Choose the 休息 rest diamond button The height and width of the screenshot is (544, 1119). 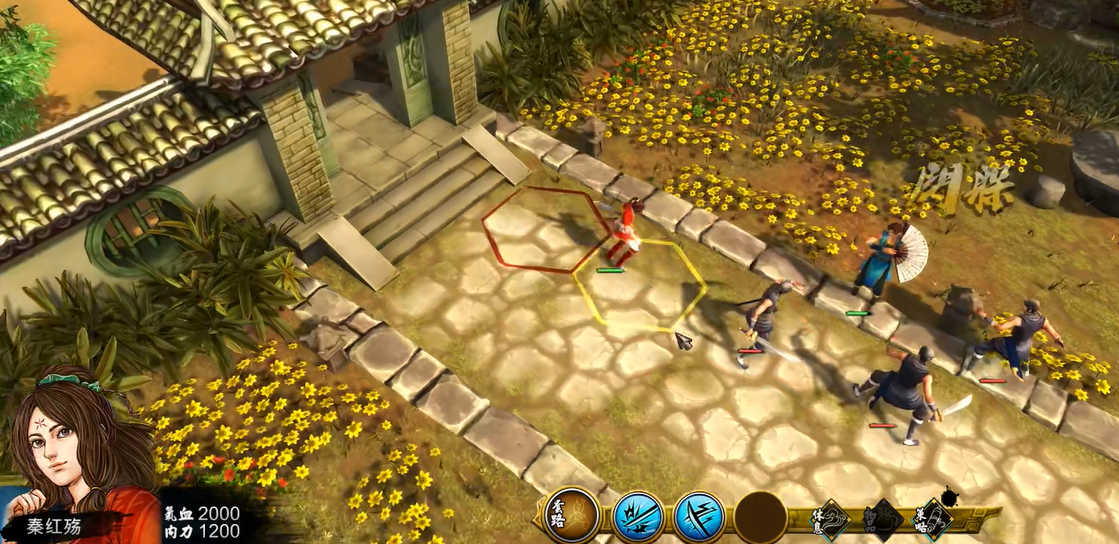tap(829, 518)
